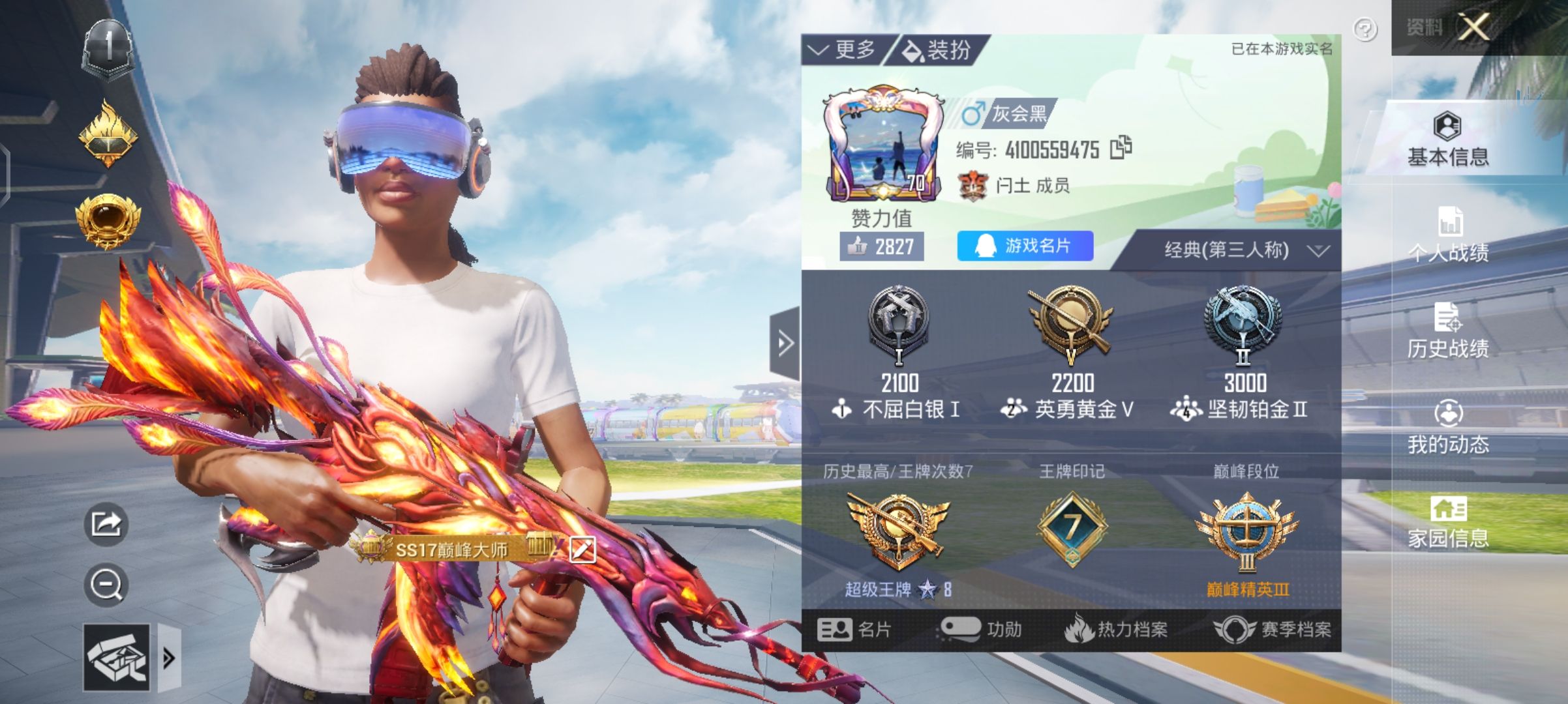Click the help question mark icon
Image resolution: width=1568 pixels, height=704 pixels.
click(x=1365, y=29)
